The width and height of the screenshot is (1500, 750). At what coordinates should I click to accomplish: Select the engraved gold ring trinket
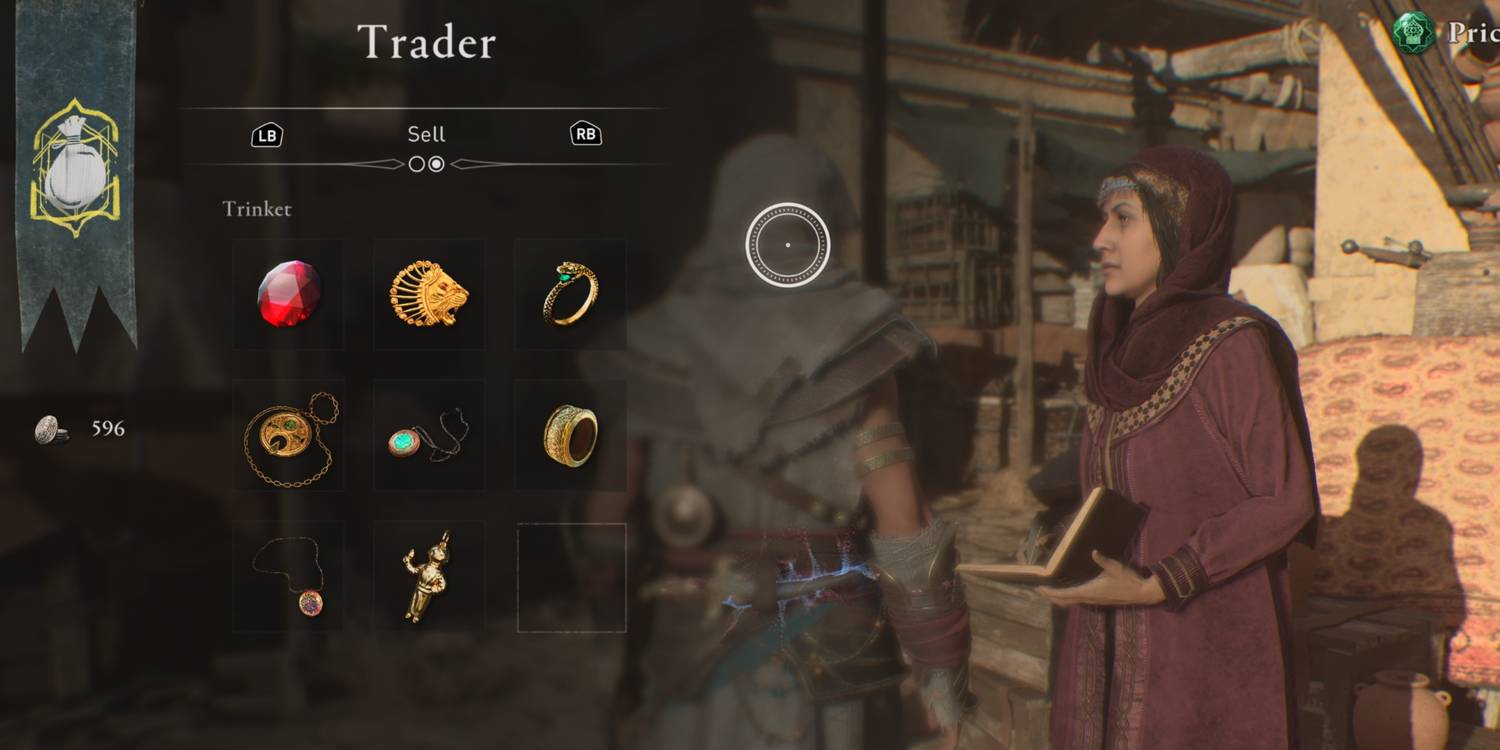[571, 435]
